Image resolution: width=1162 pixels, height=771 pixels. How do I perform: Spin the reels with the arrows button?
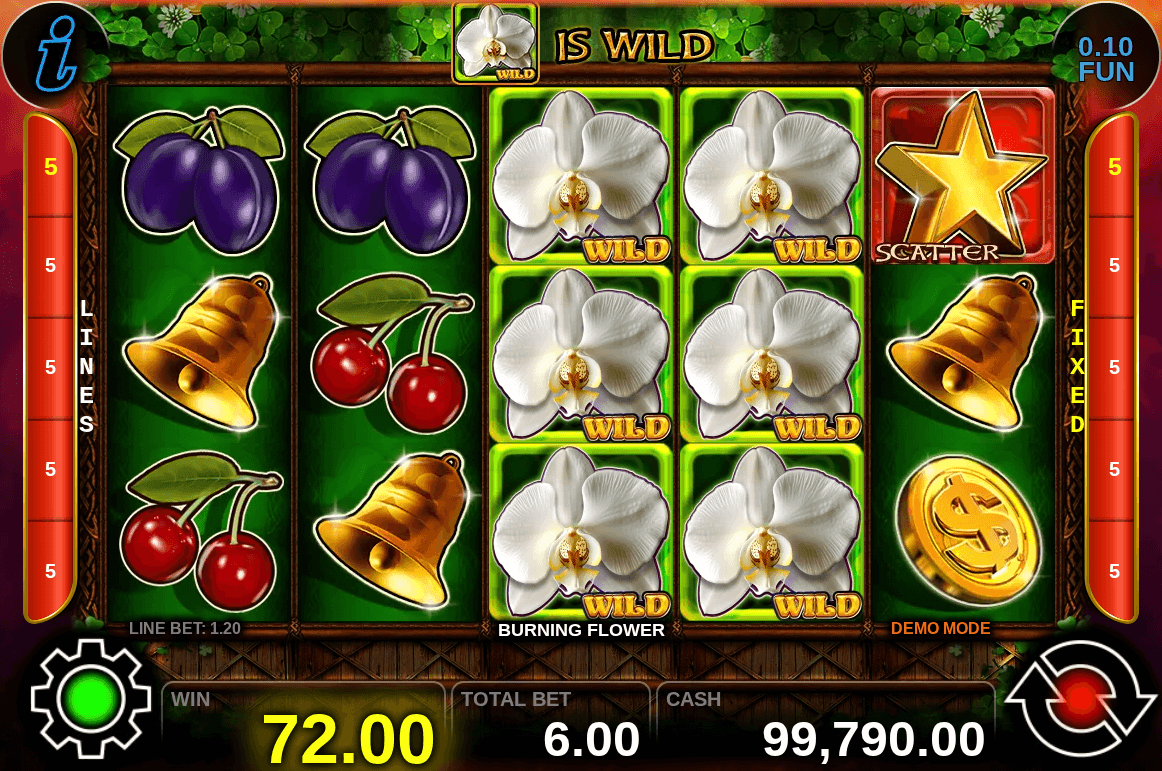pos(1079,697)
